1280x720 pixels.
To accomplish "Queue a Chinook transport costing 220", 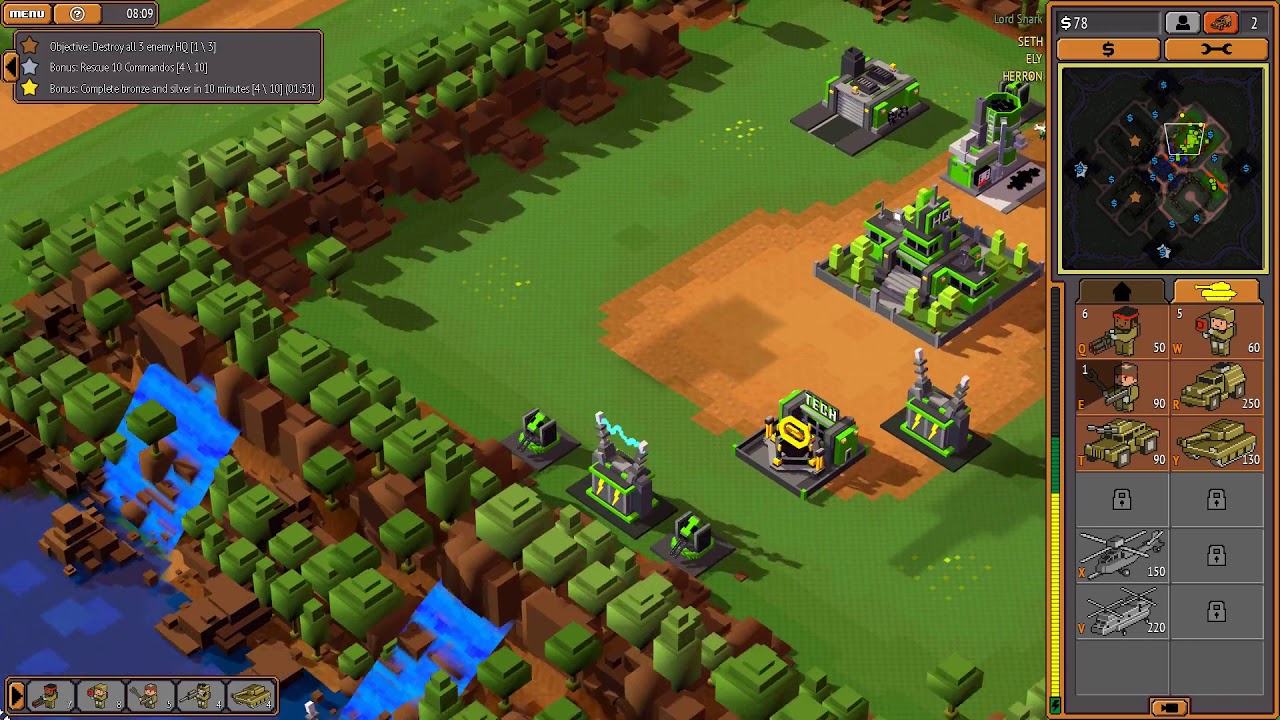I will click(1120, 612).
